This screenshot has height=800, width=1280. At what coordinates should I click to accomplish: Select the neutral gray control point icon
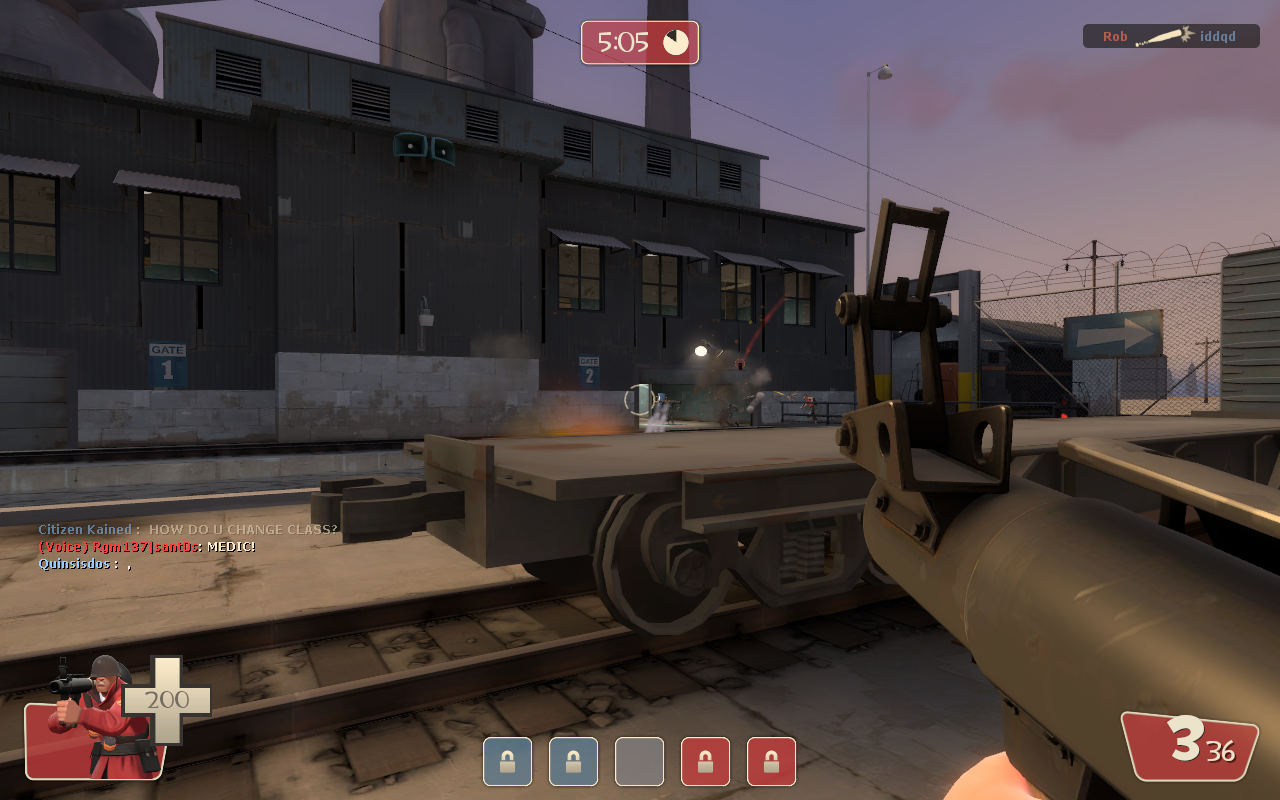pyautogui.click(x=639, y=761)
